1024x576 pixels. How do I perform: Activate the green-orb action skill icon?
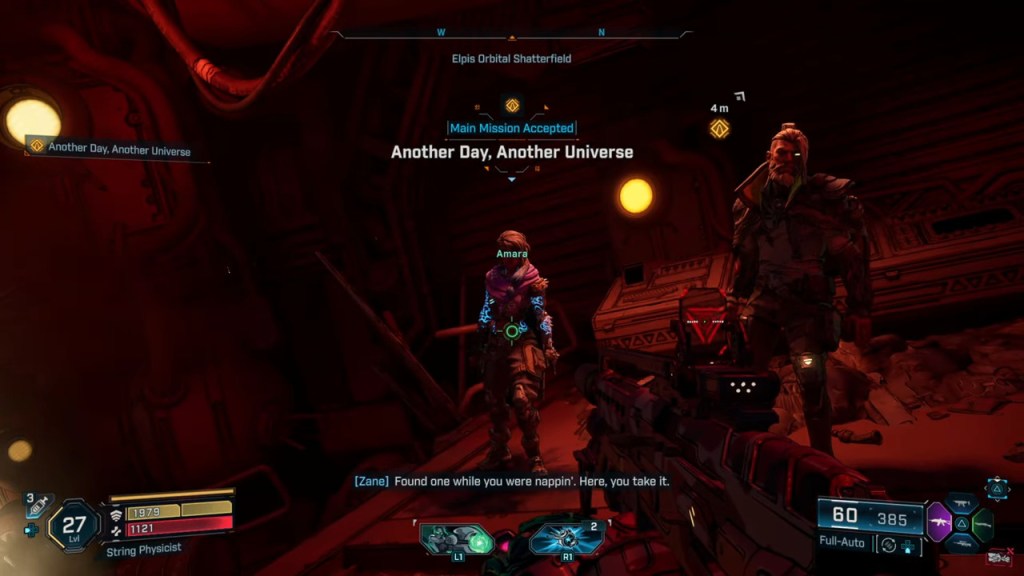tap(456, 540)
